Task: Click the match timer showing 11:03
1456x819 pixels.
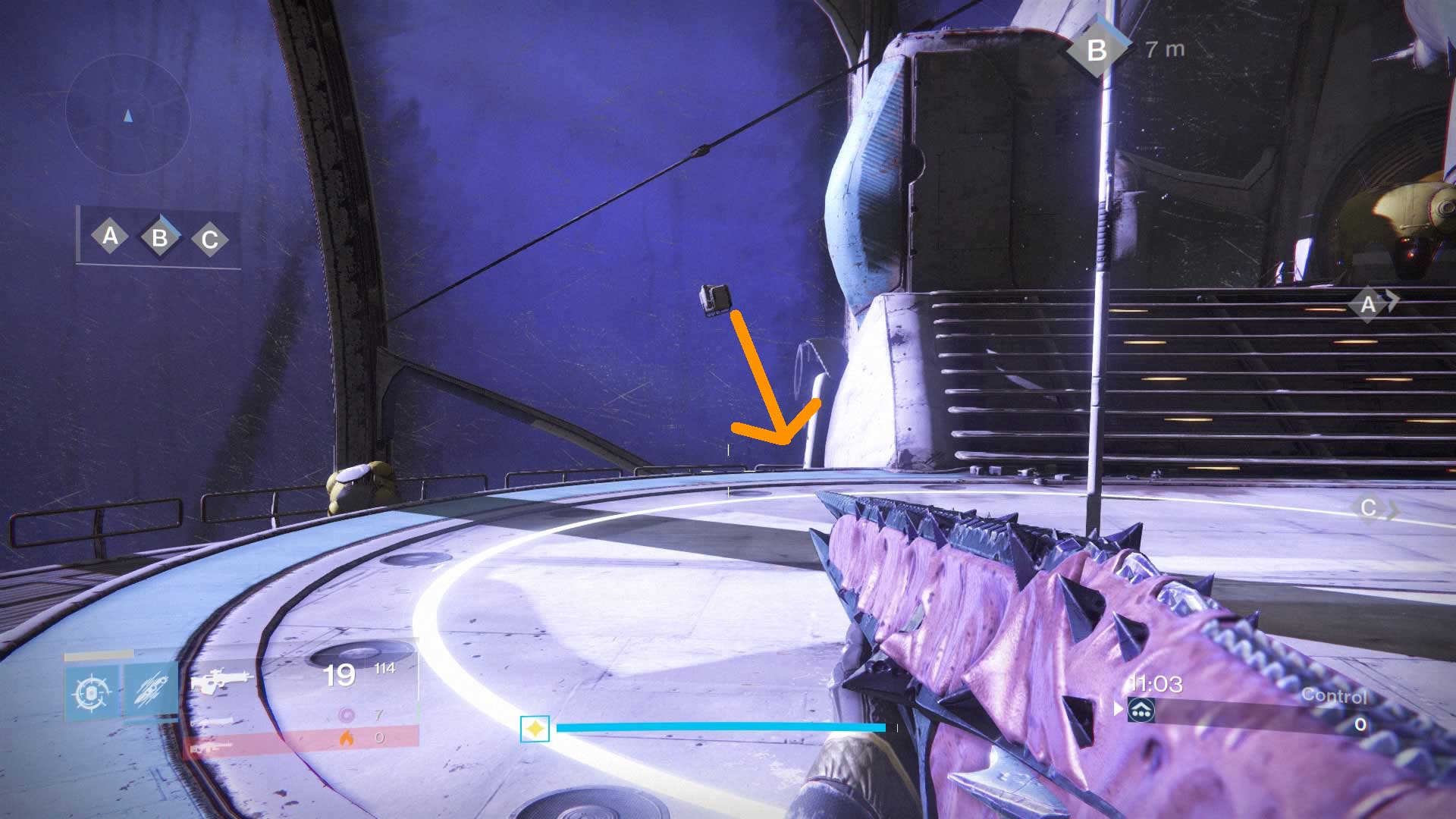Action: click(x=1156, y=684)
